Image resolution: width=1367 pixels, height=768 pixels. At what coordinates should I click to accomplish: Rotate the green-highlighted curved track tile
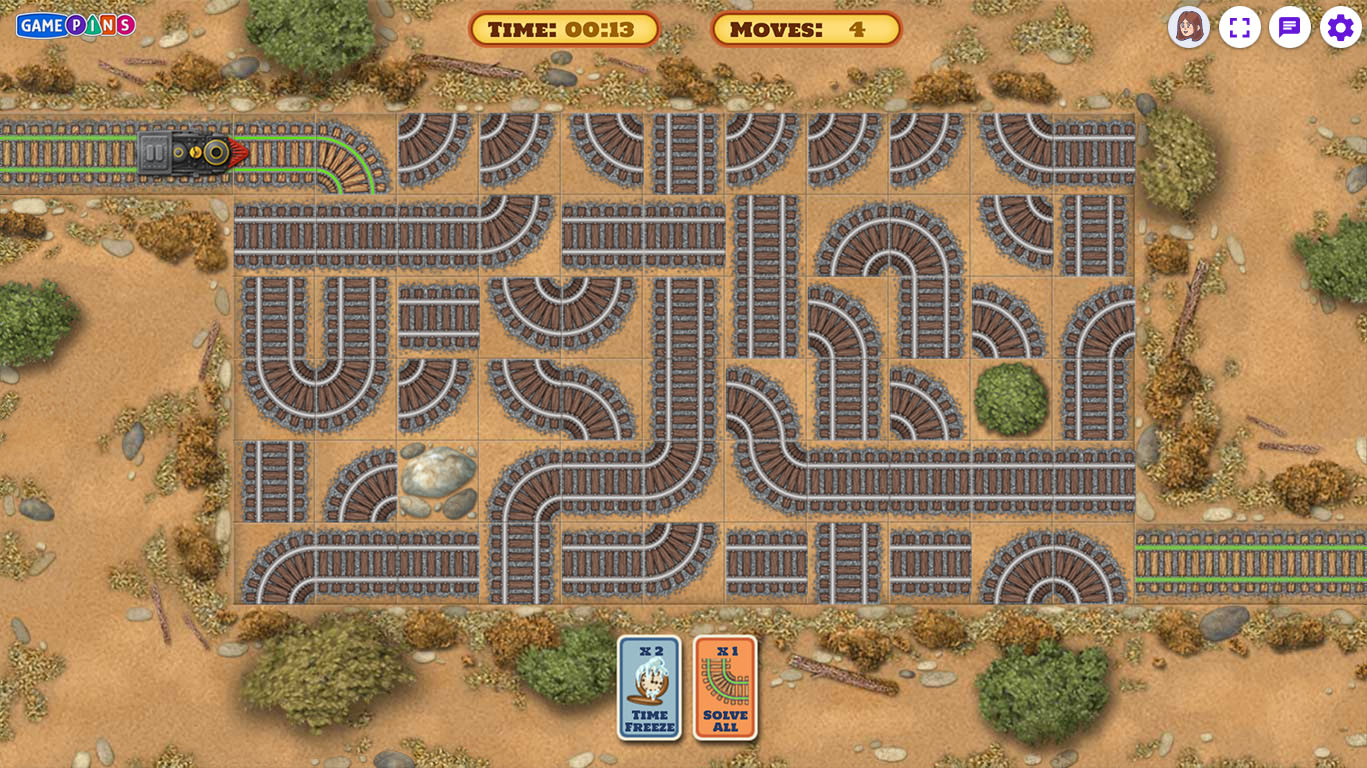click(x=355, y=154)
